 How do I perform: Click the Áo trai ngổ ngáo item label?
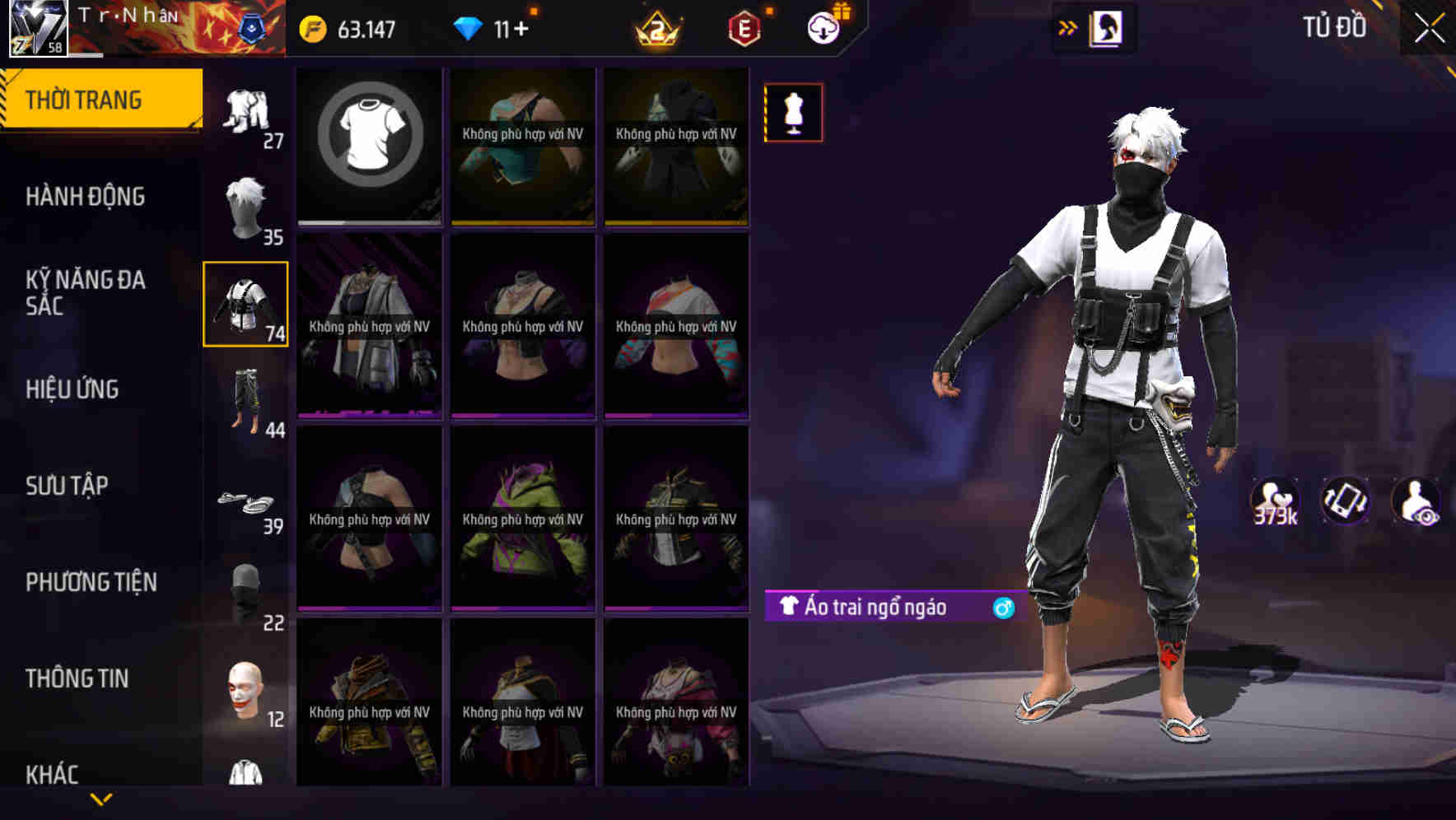877,607
